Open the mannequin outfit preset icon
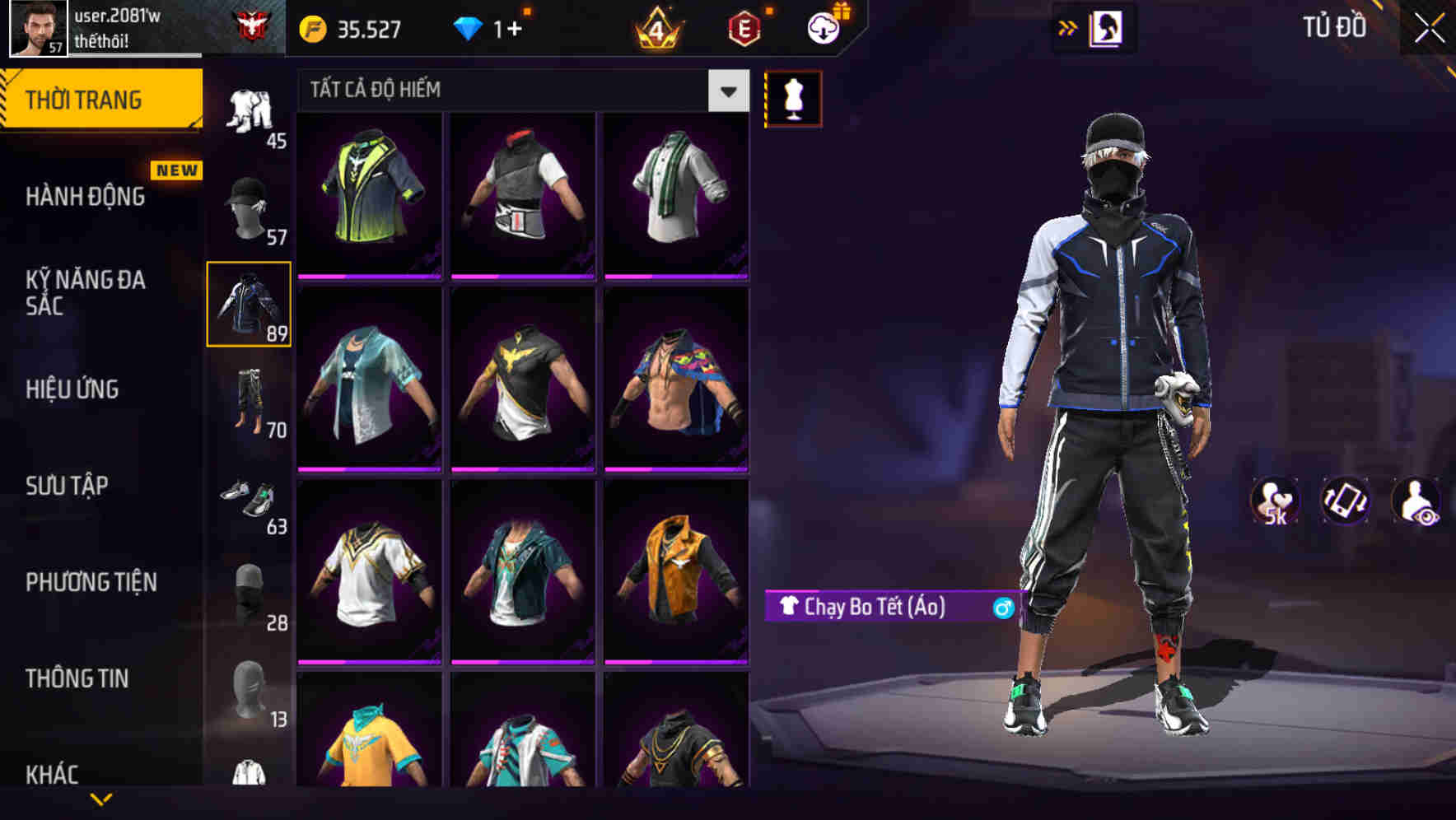Viewport: 1456px width, 820px height. [793, 97]
